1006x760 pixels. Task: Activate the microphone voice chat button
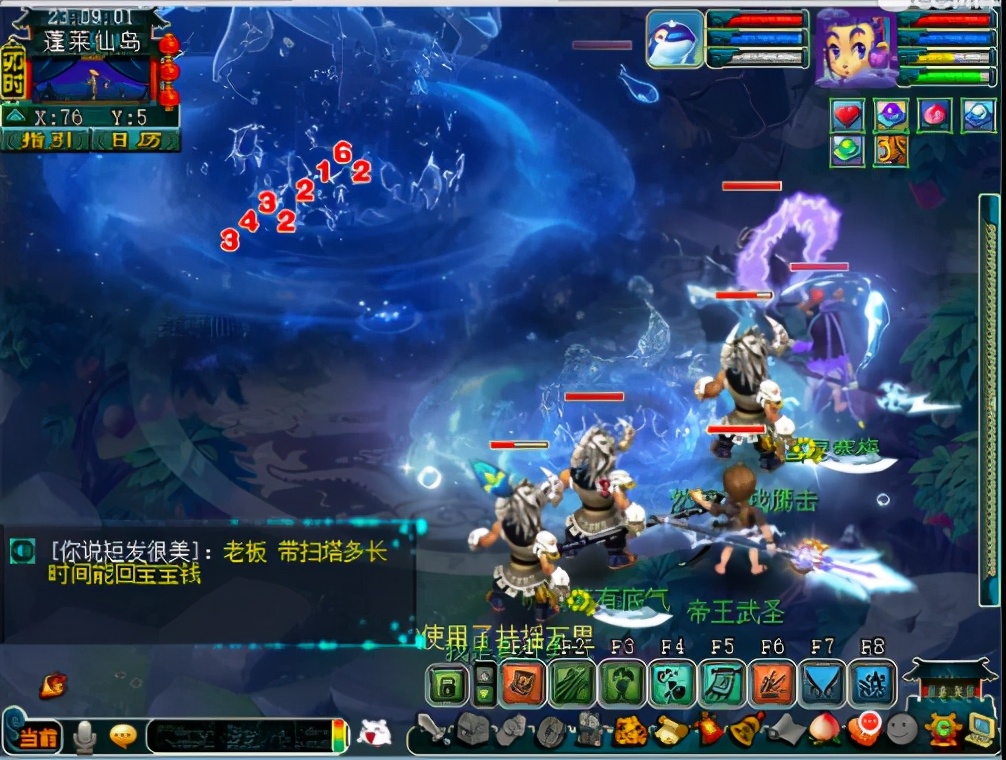(86, 738)
